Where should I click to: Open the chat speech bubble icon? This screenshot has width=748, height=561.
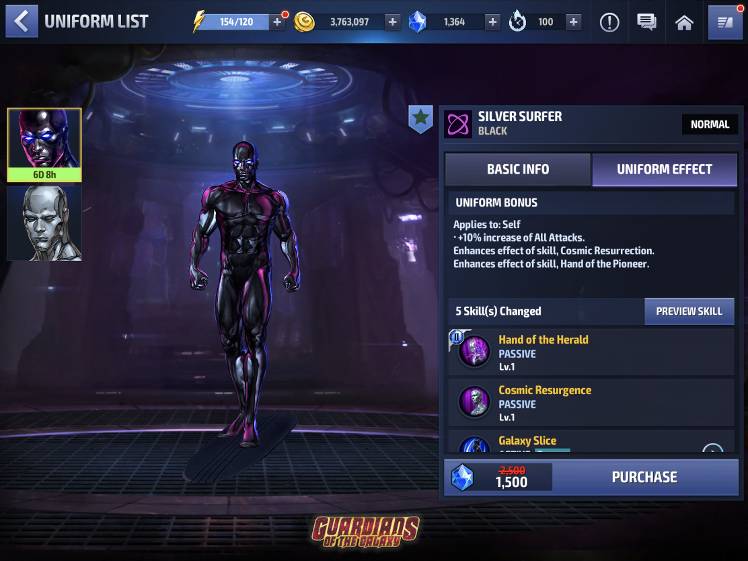(647, 22)
